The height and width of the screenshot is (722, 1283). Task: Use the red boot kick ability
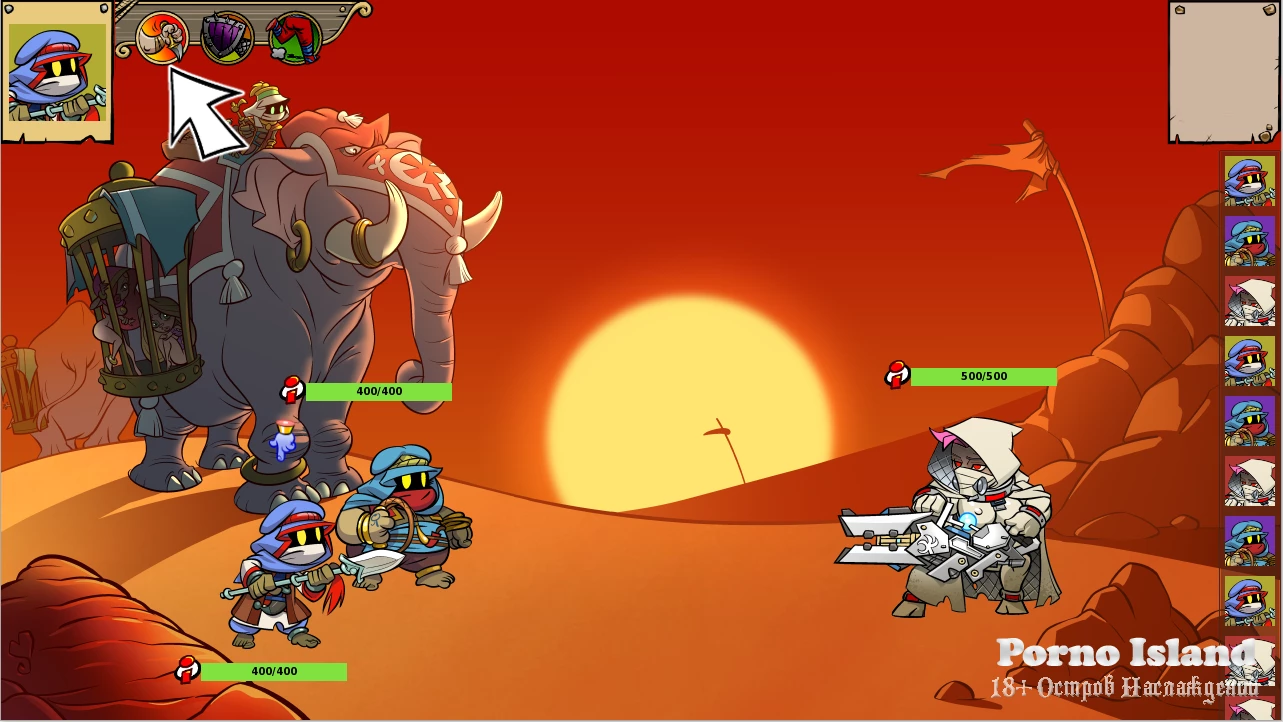click(294, 39)
